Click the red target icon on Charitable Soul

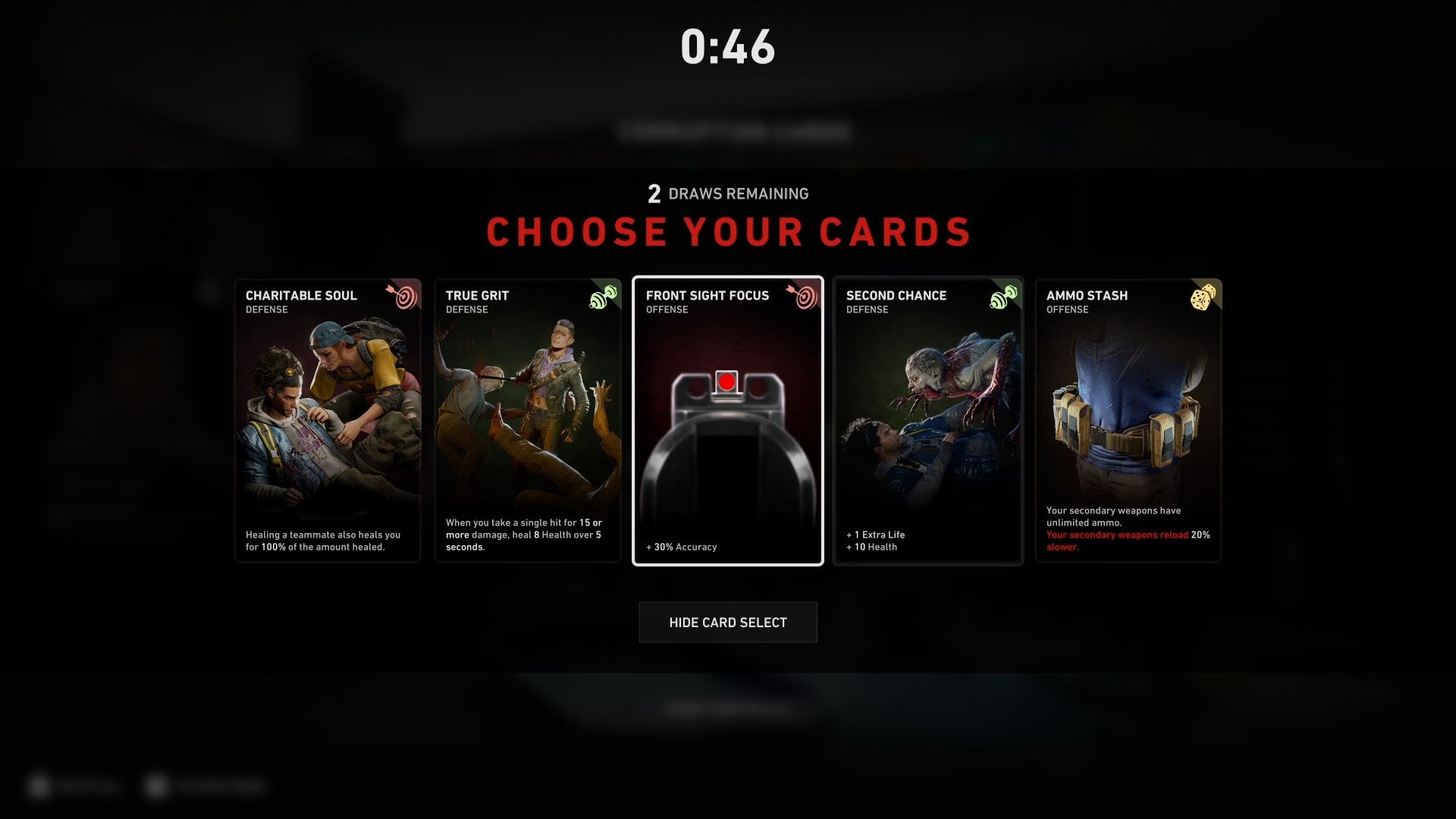coord(405,299)
